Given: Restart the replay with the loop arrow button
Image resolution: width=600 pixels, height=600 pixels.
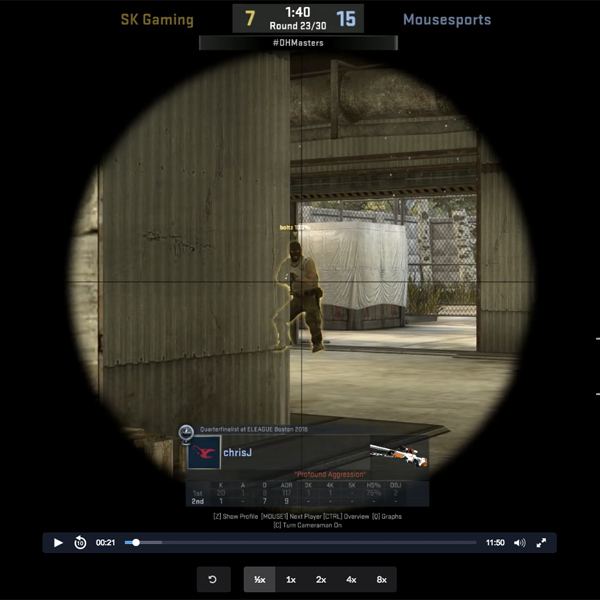Looking at the screenshot, I should coord(213,579).
